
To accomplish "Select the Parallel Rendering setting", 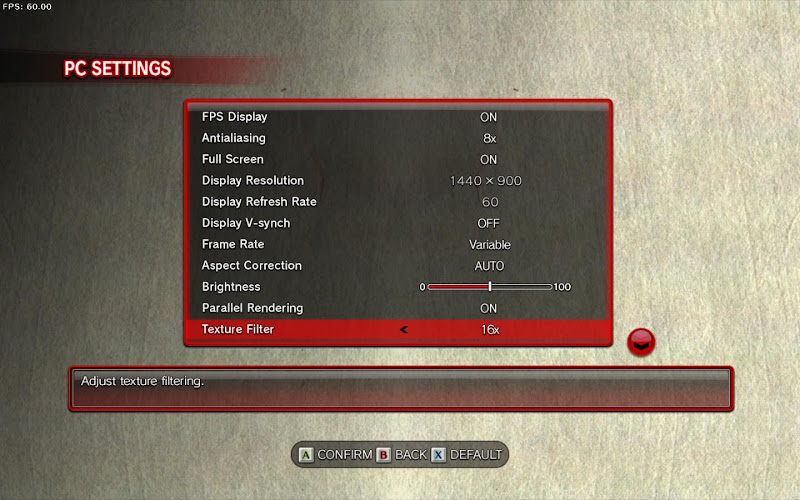I will click(396, 308).
